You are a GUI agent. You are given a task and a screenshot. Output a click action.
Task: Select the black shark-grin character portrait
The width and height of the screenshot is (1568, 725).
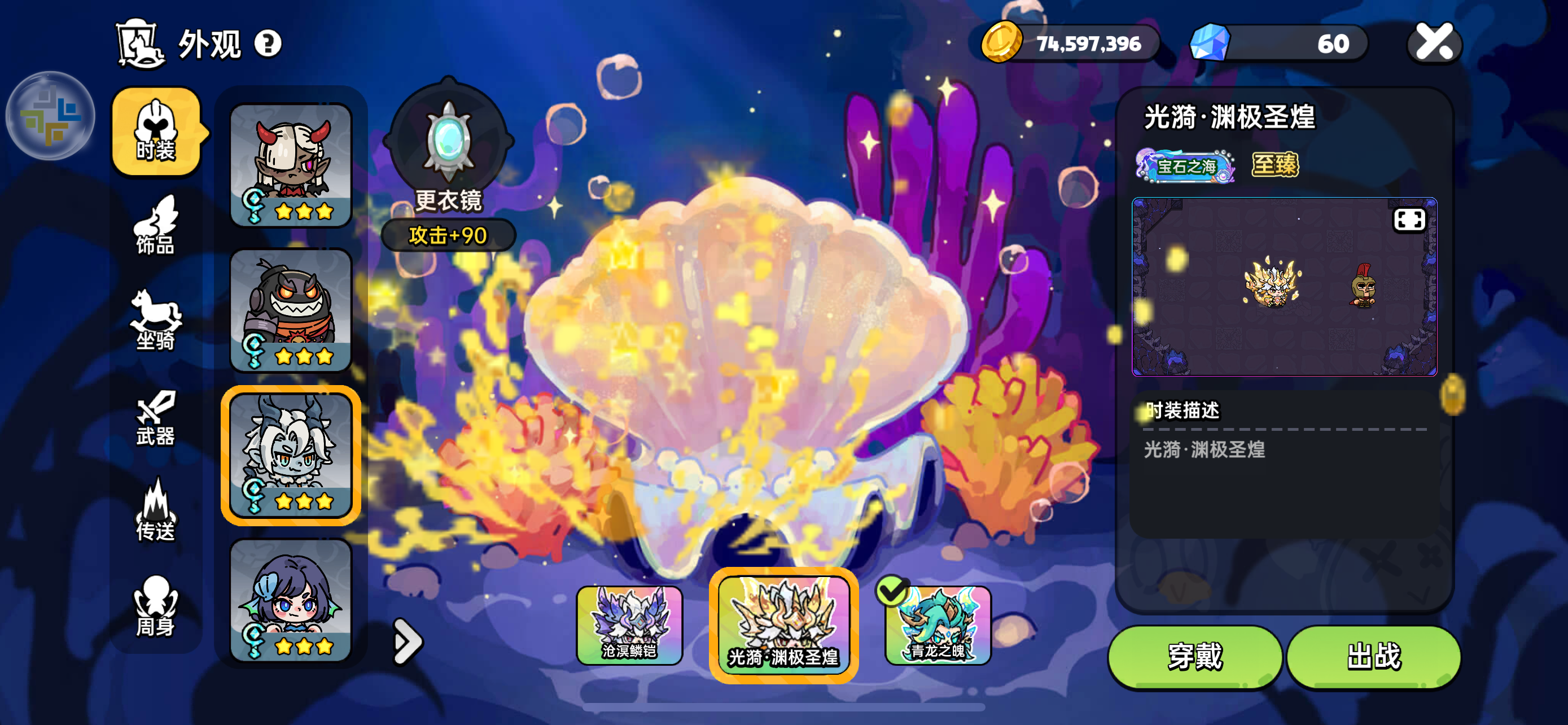coord(291,310)
